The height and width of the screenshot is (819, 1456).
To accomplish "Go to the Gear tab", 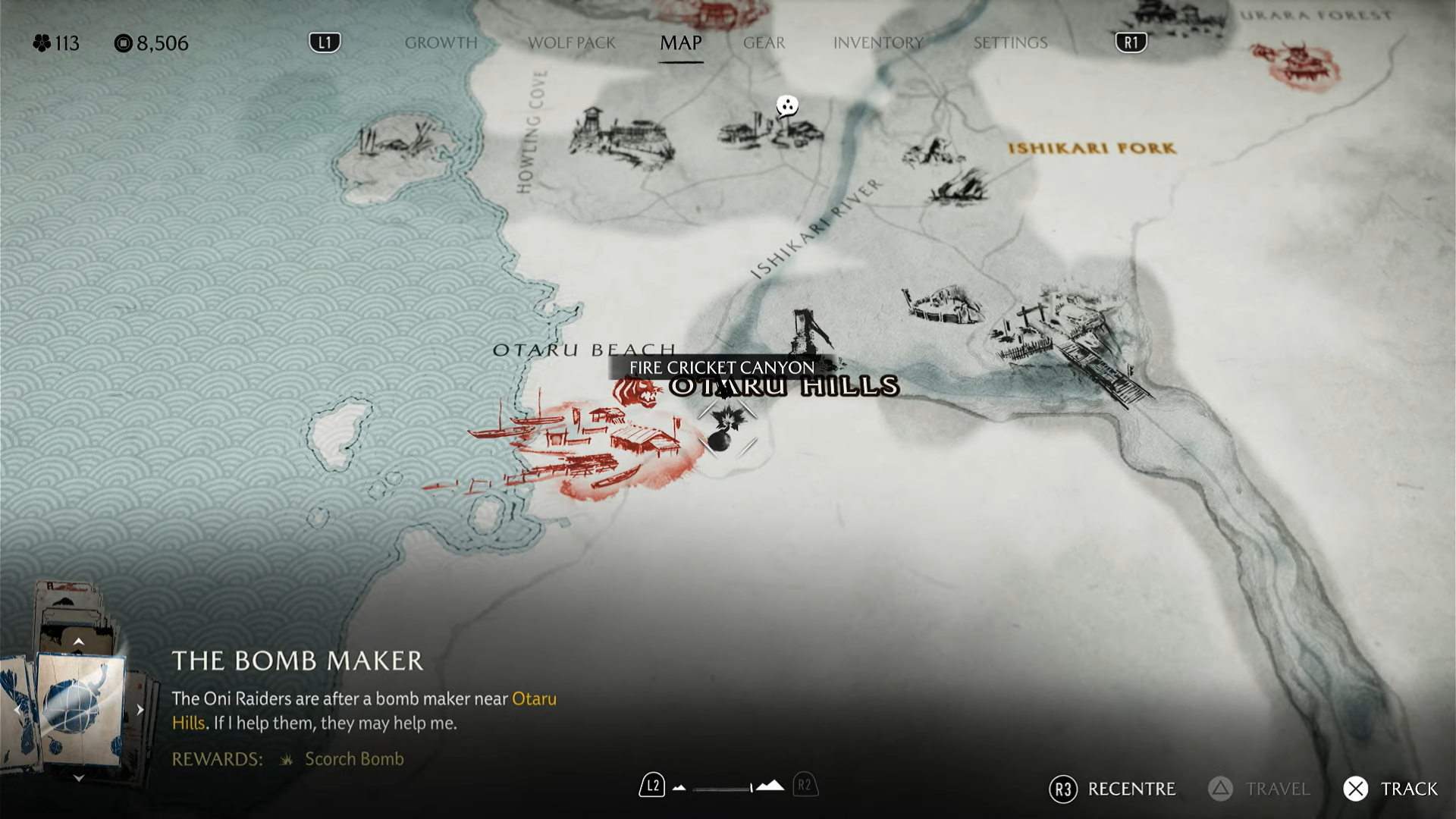I will tap(764, 42).
